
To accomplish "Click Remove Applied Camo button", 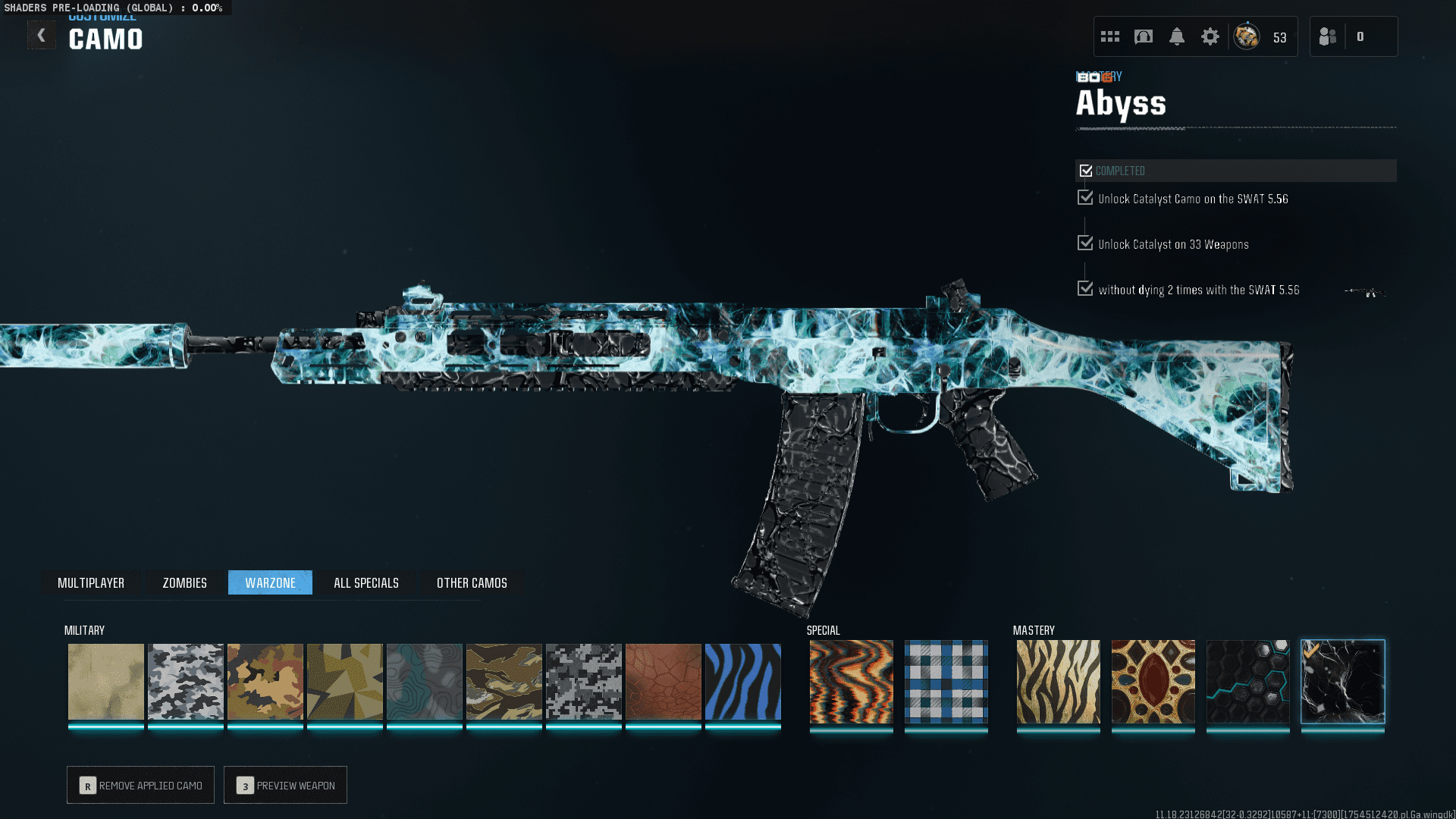I will (x=141, y=785).
